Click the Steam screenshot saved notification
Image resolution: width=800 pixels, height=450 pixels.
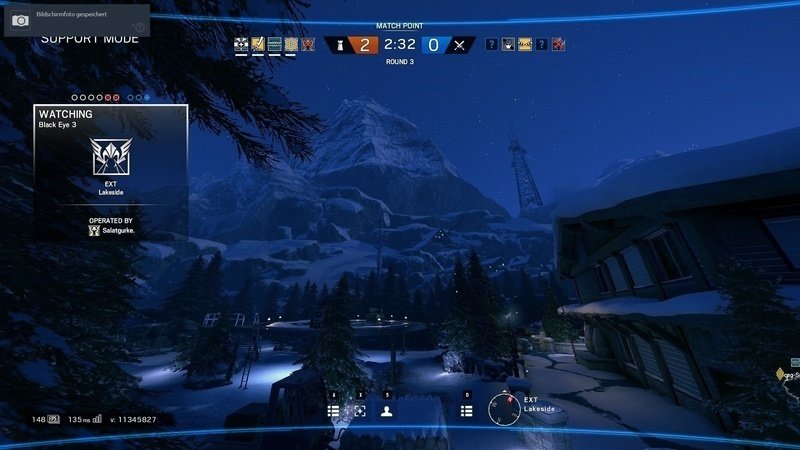76,20
